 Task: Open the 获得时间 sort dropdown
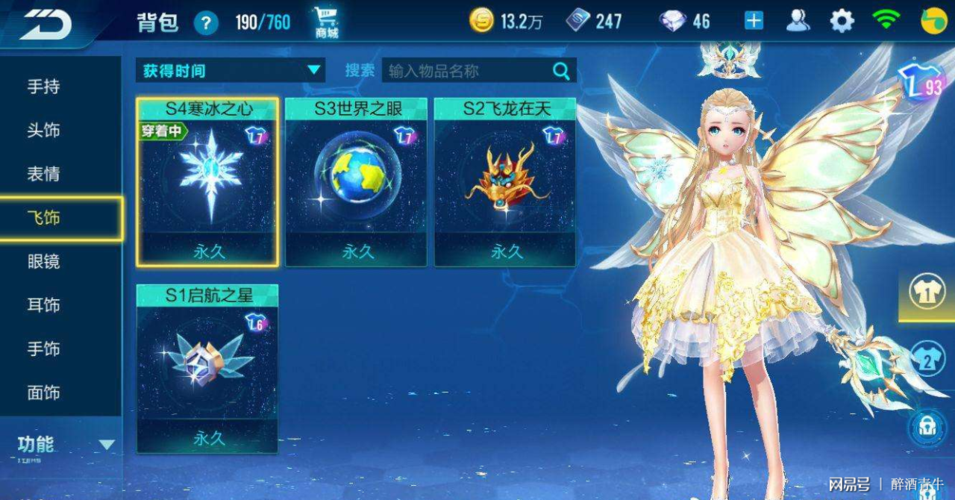click(x=231, y=70)
